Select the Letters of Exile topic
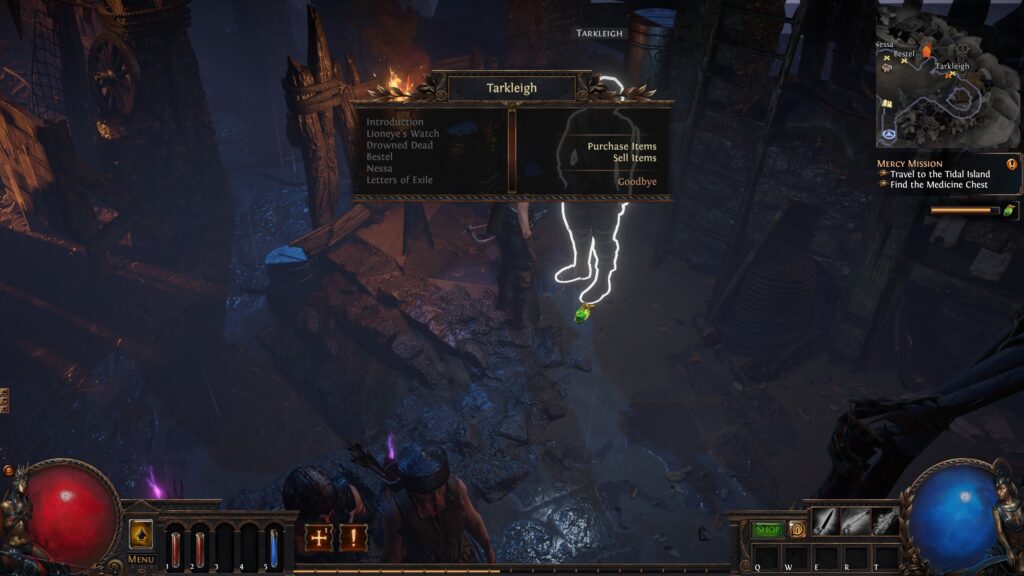Image resolution: width=1024 pixels, height=576 pixels. point(400,180)
